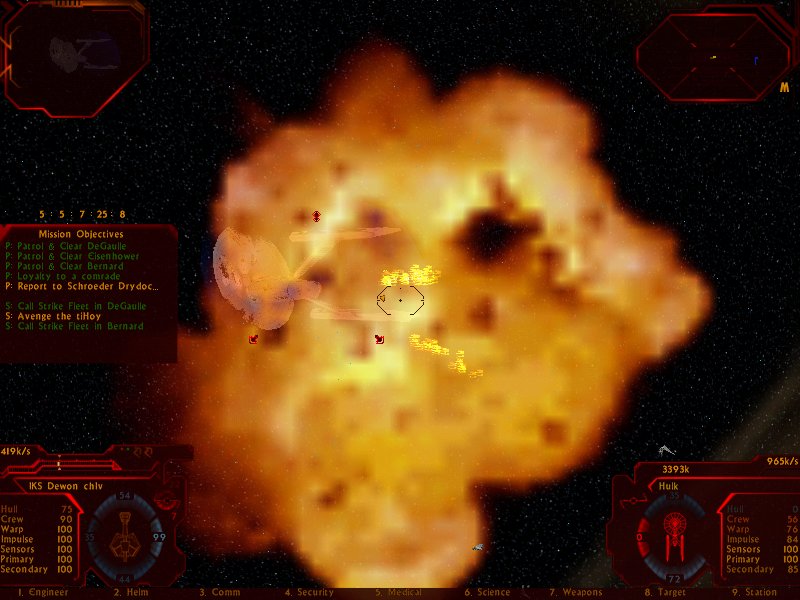Open the Target station menu
800x600 pixels.
click(x=665, y=593)
